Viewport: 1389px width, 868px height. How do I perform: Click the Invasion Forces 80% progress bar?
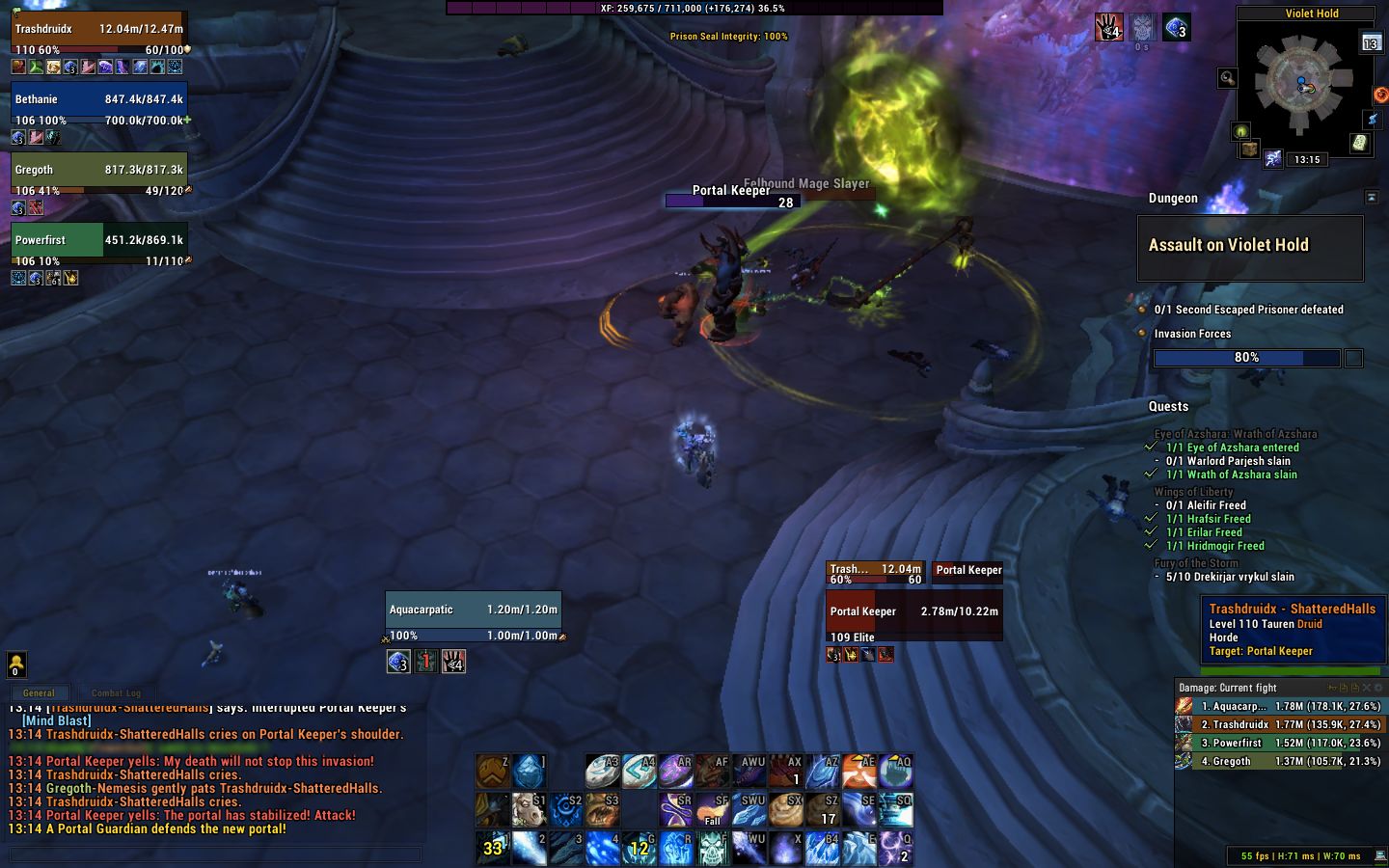pyautogui.click(x=1246, y=358)
